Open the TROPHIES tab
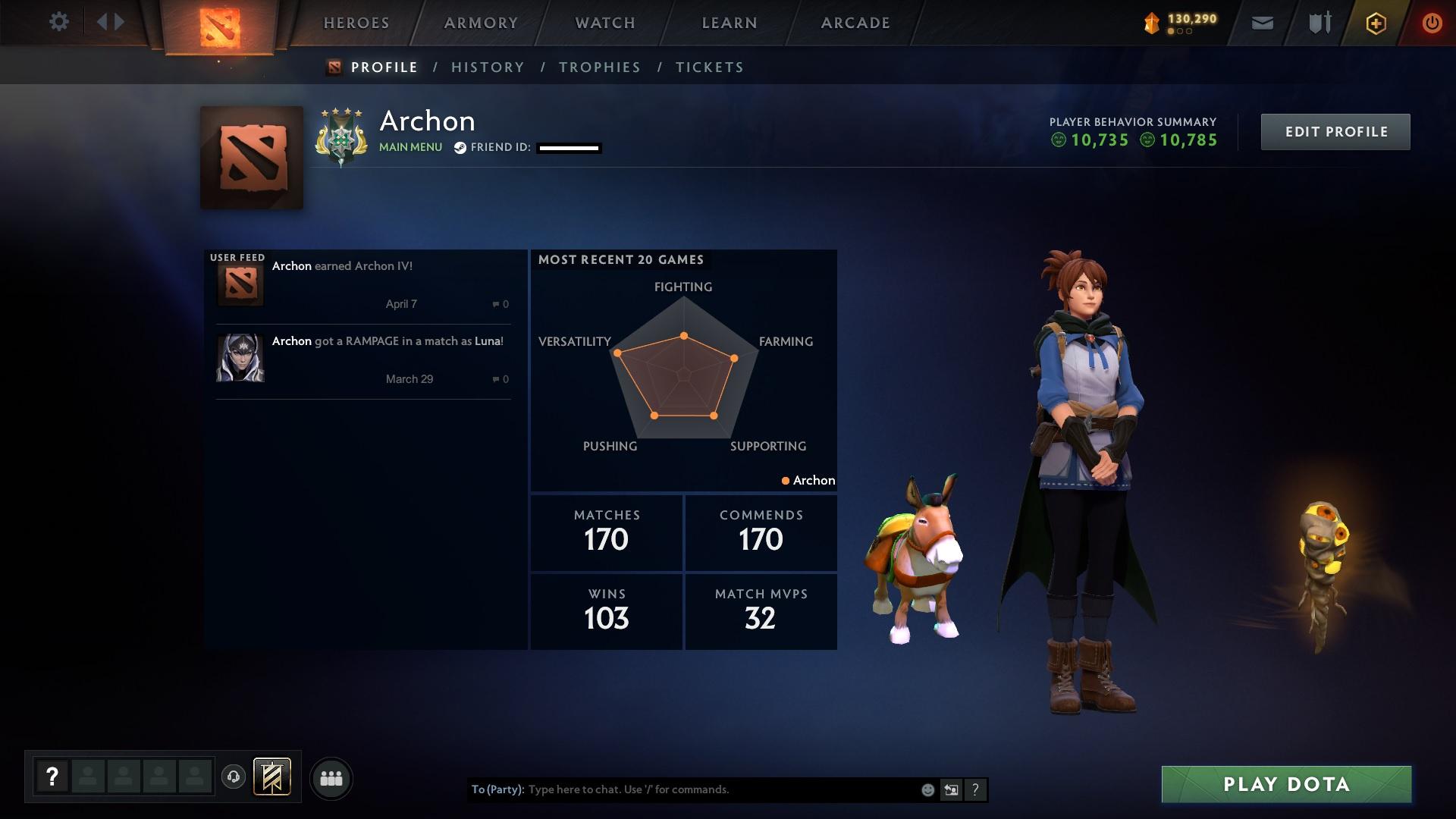Screen dimensions: 1456x819 point(599,67)
